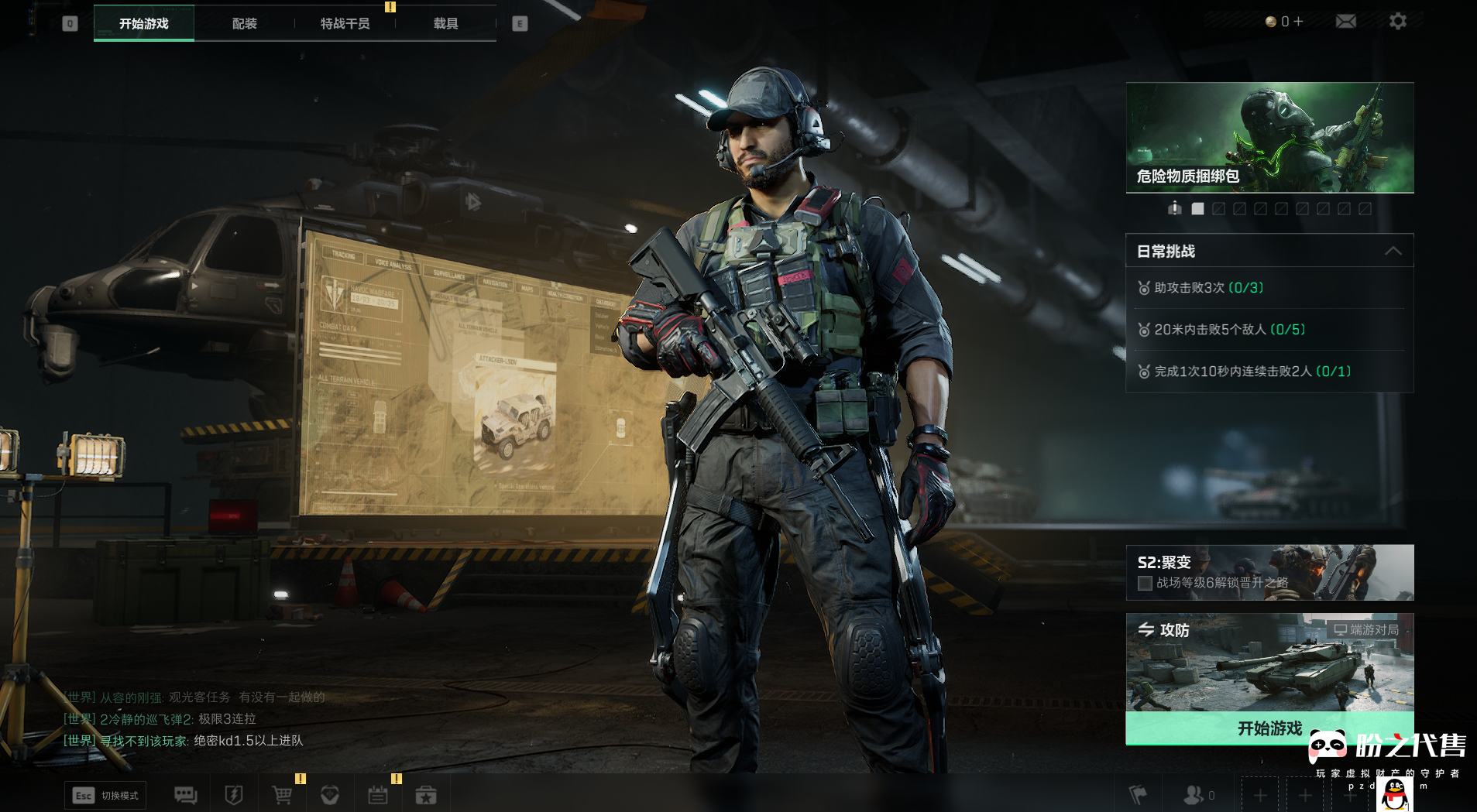1477x812 pixels.
Task: Open the calendar events icon
Action: click(x=378, y=795)
